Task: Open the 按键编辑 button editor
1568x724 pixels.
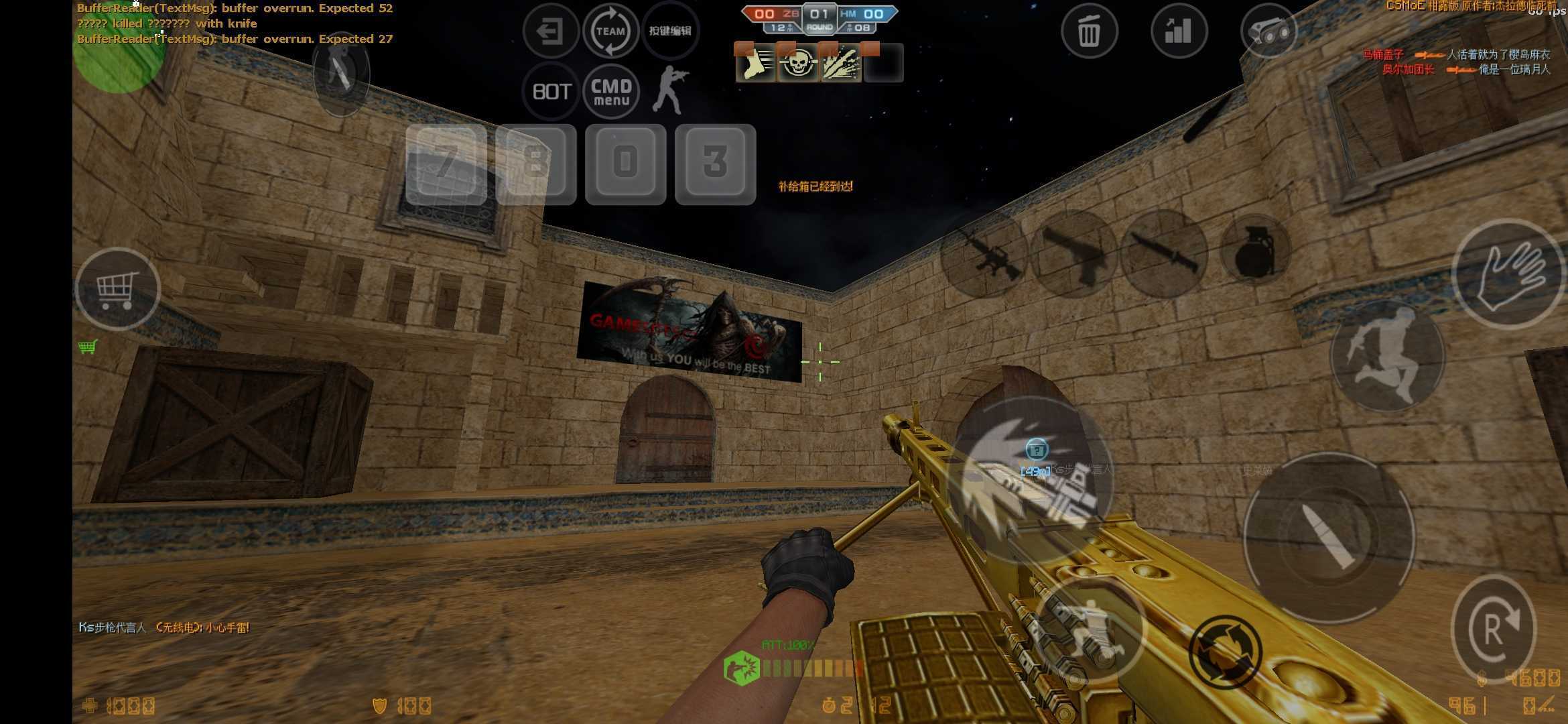Action: 670,31
